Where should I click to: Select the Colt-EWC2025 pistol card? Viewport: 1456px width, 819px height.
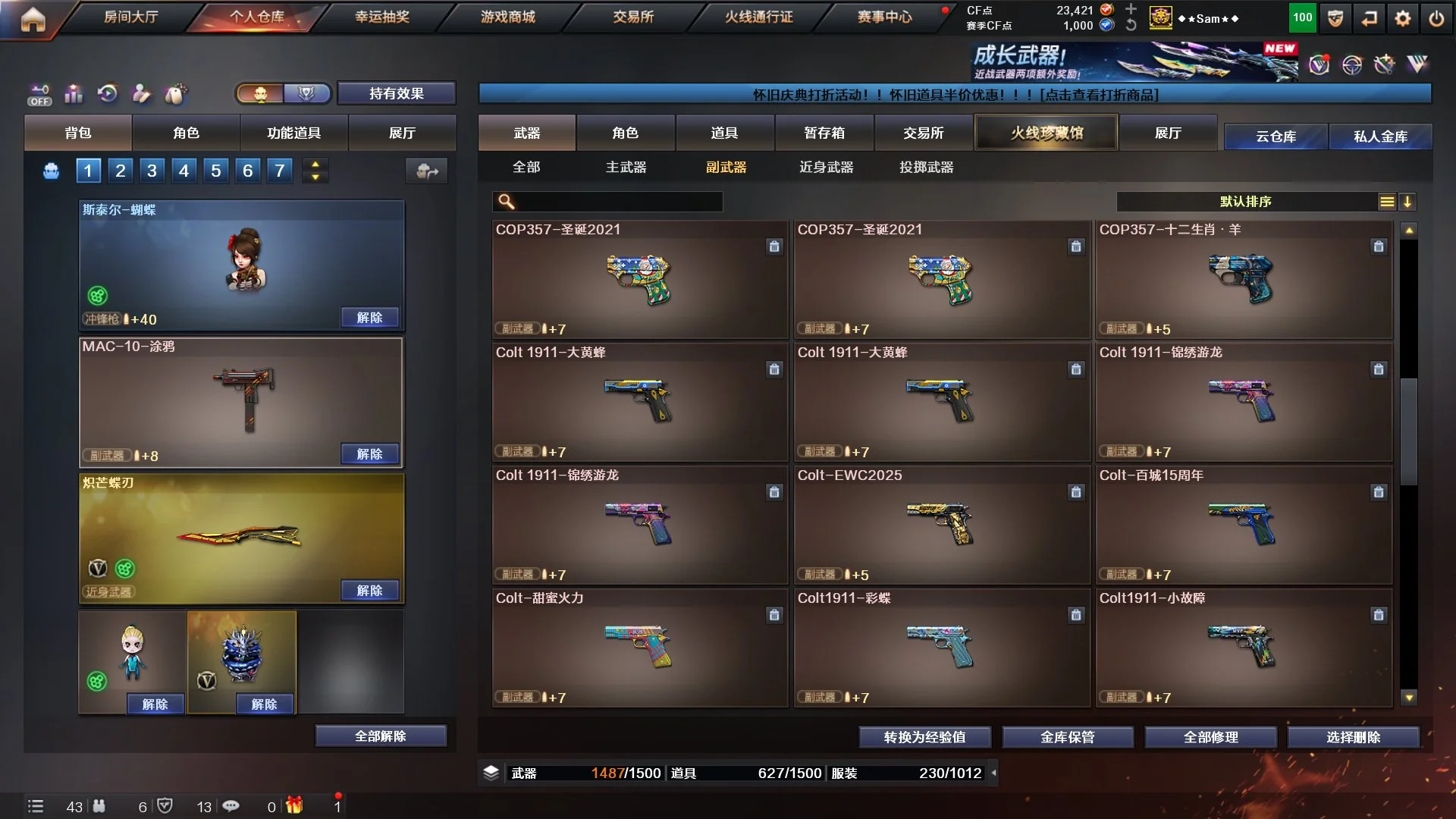941,525
